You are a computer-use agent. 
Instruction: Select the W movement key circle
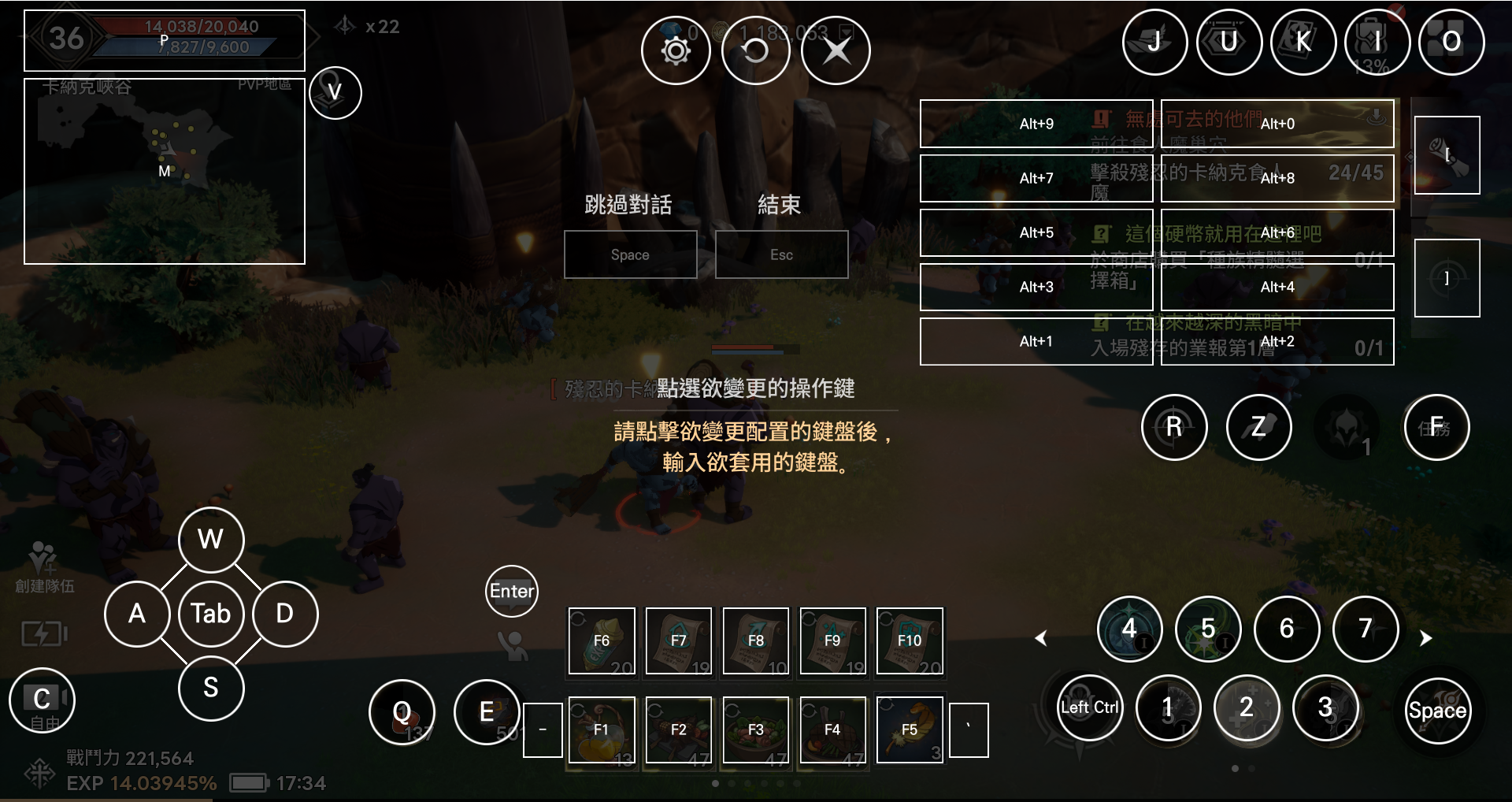[211, 540]
